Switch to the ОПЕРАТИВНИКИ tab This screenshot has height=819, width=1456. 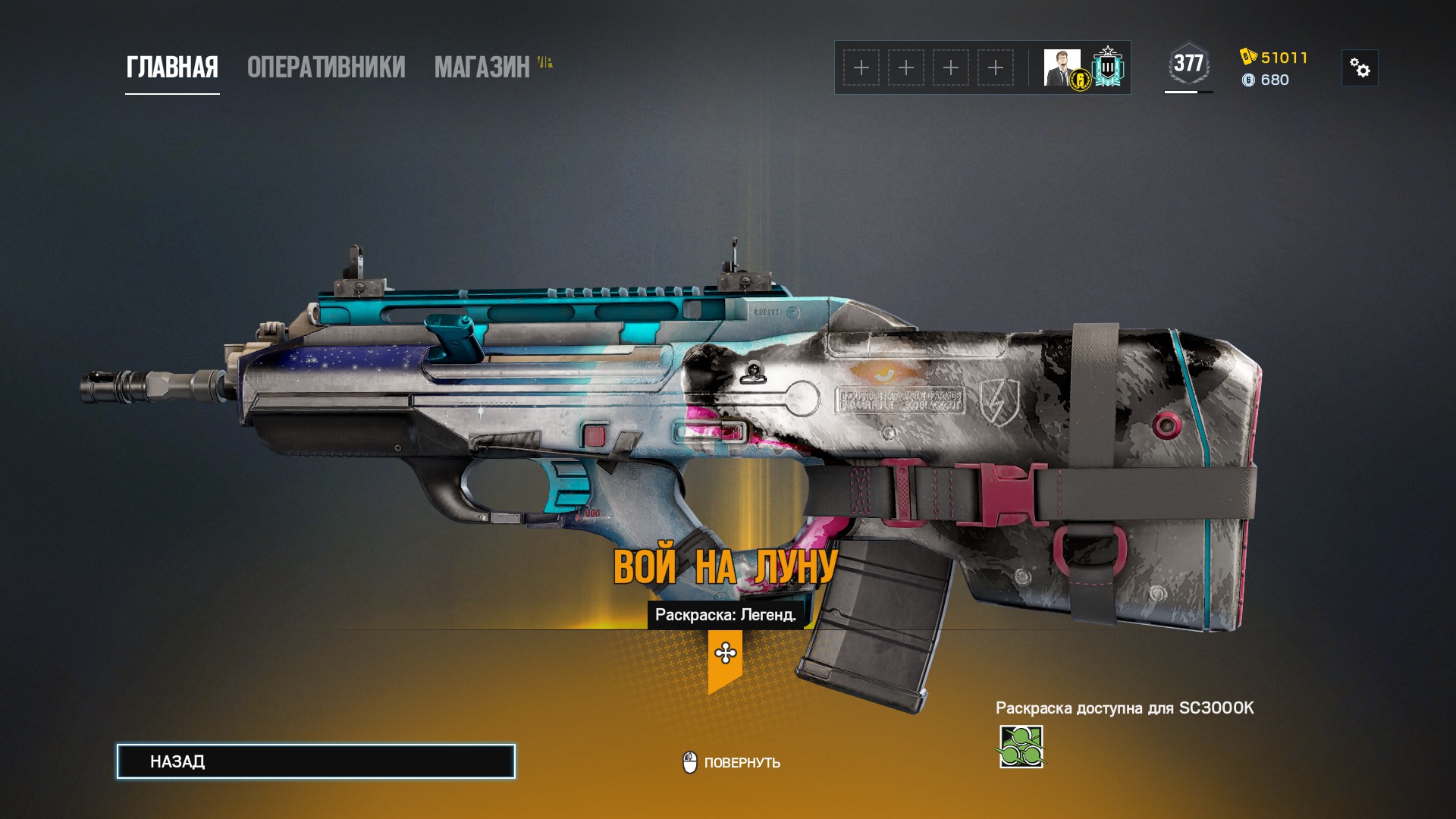(x=325, y=67)
